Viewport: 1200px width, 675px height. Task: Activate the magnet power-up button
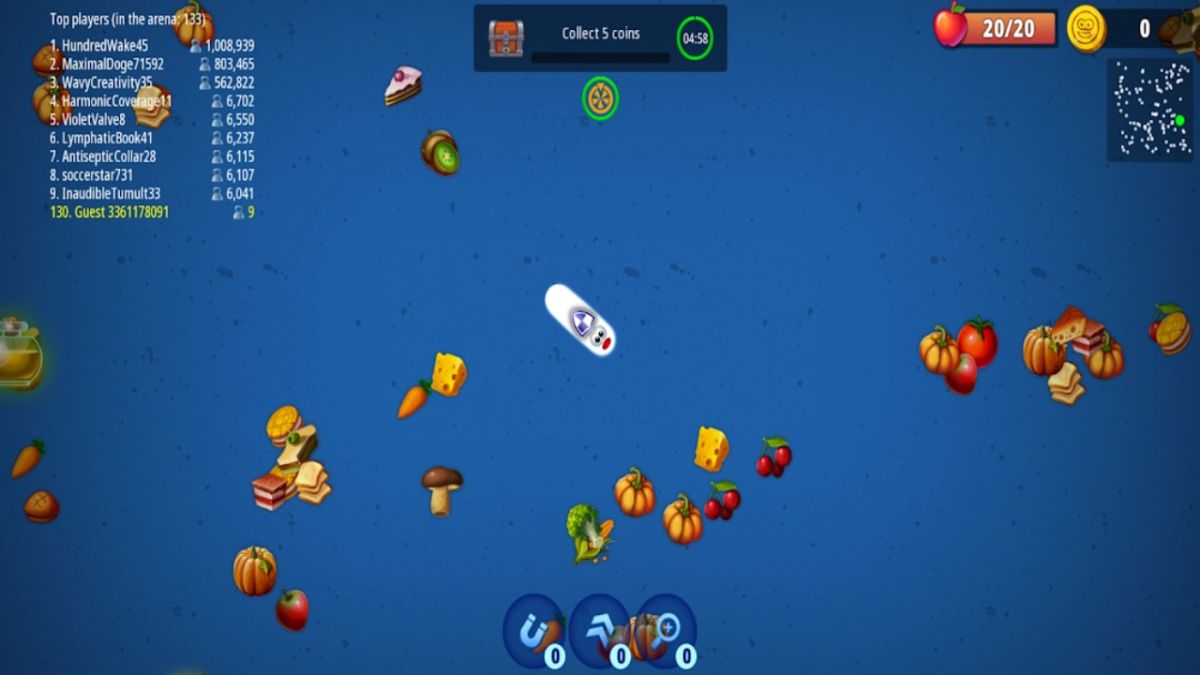533,631
